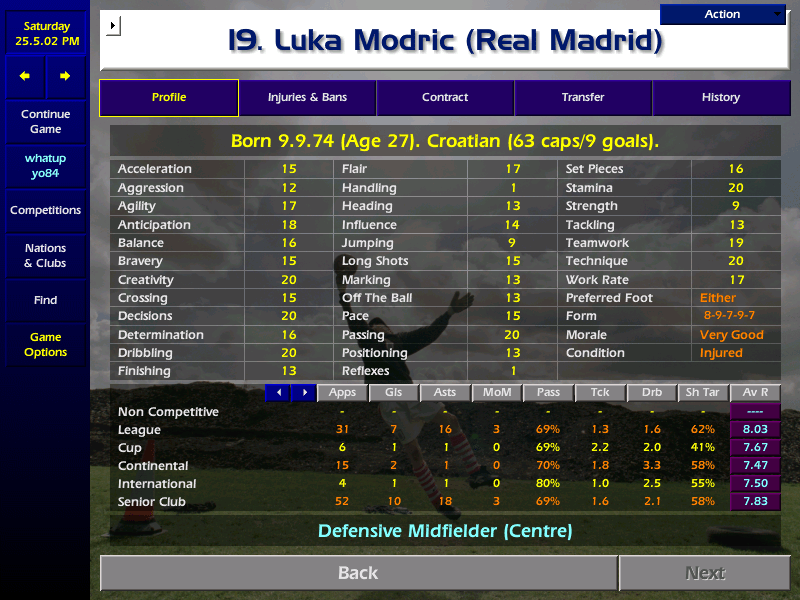Sort stats by the Av R column header
Screen dimensions: 800x600
pyautogui.click(x=755, y=393)
